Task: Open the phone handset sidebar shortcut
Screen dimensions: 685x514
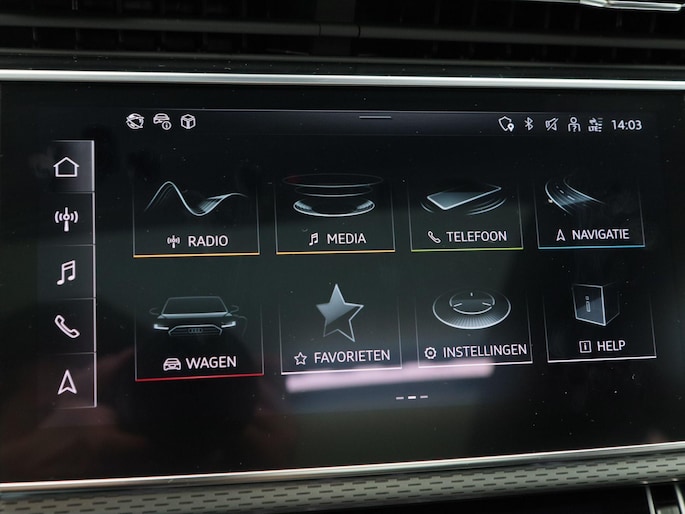Action: point(66,325)
